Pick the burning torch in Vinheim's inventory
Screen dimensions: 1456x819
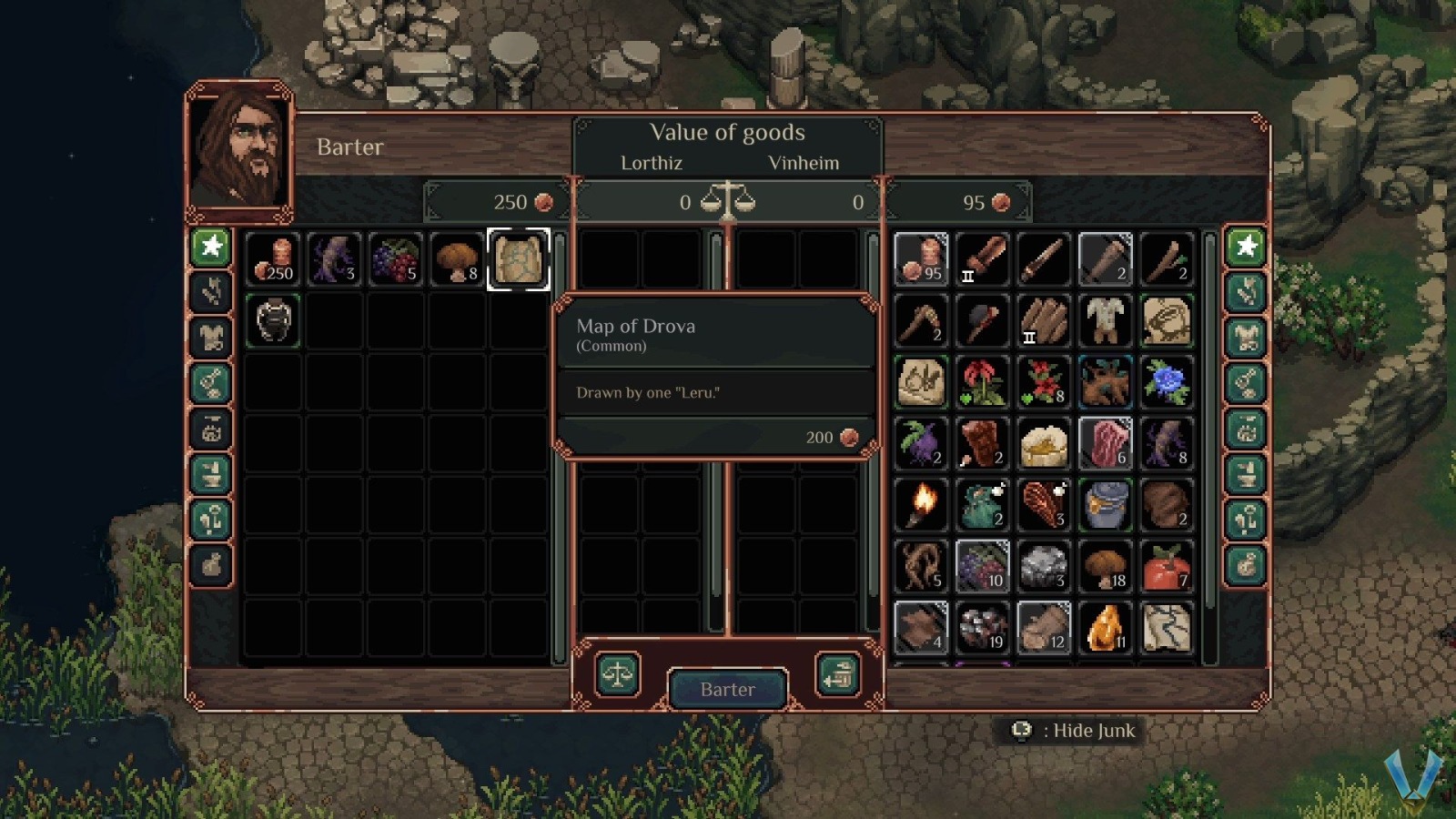click(x=921, y=505)
